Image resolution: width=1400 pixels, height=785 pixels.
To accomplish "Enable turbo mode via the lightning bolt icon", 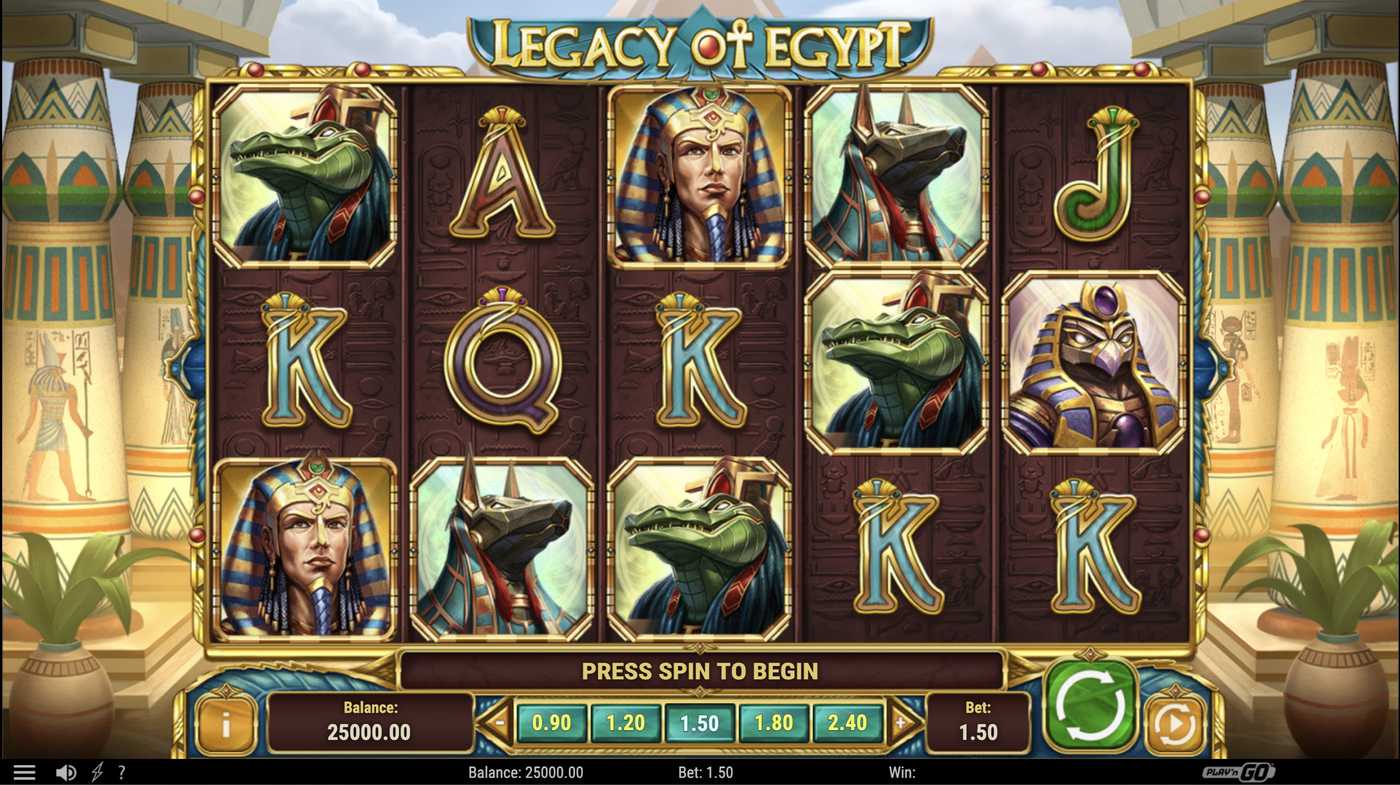I will pos(95,771).
